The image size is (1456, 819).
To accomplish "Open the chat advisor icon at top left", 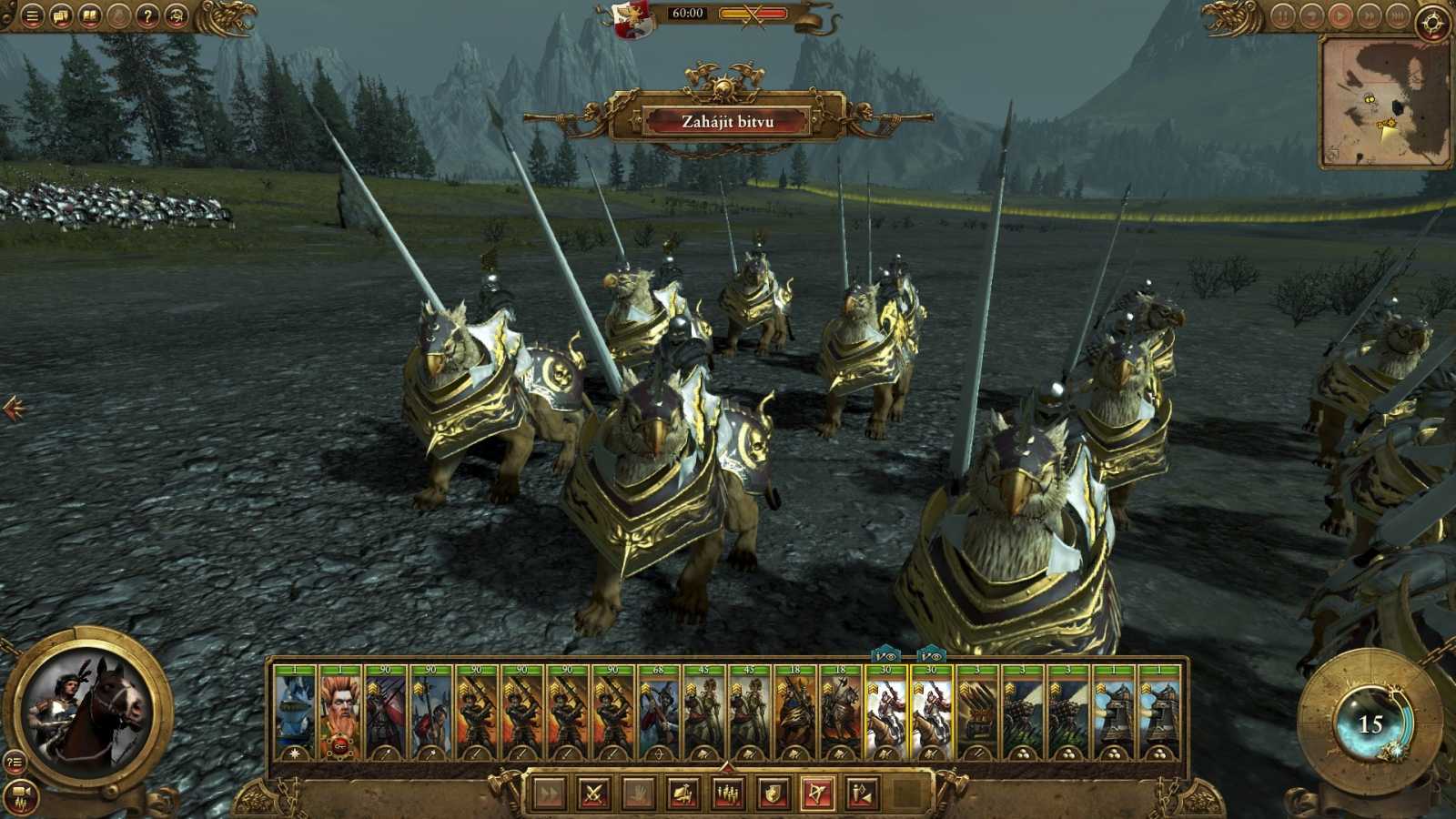I will 61,15.
